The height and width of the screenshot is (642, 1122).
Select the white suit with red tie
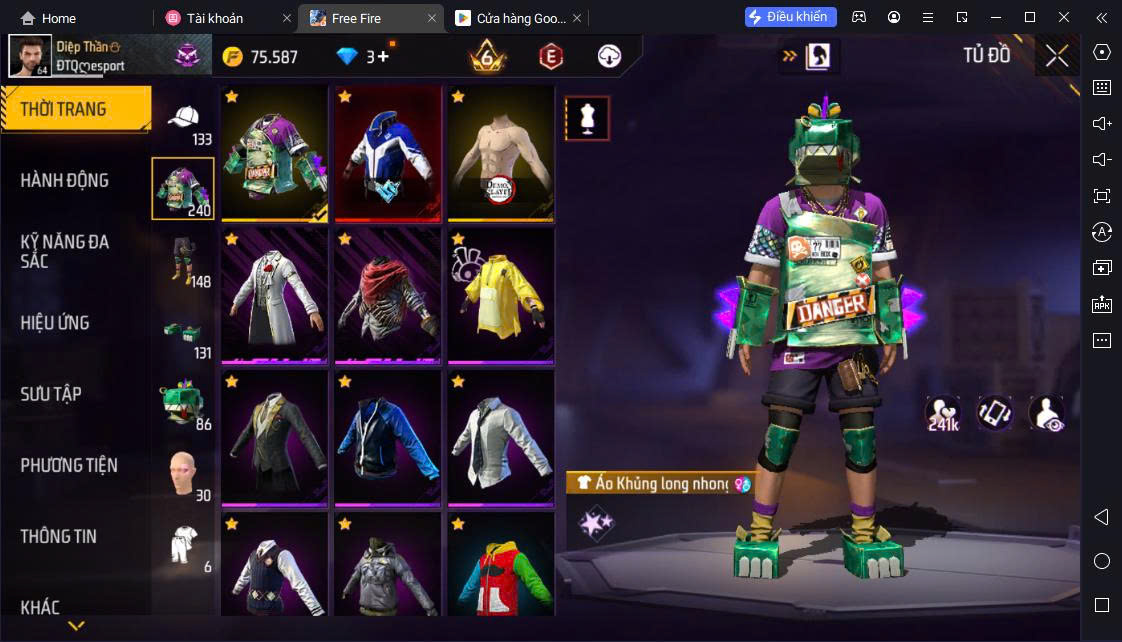(x=275, y=296)
